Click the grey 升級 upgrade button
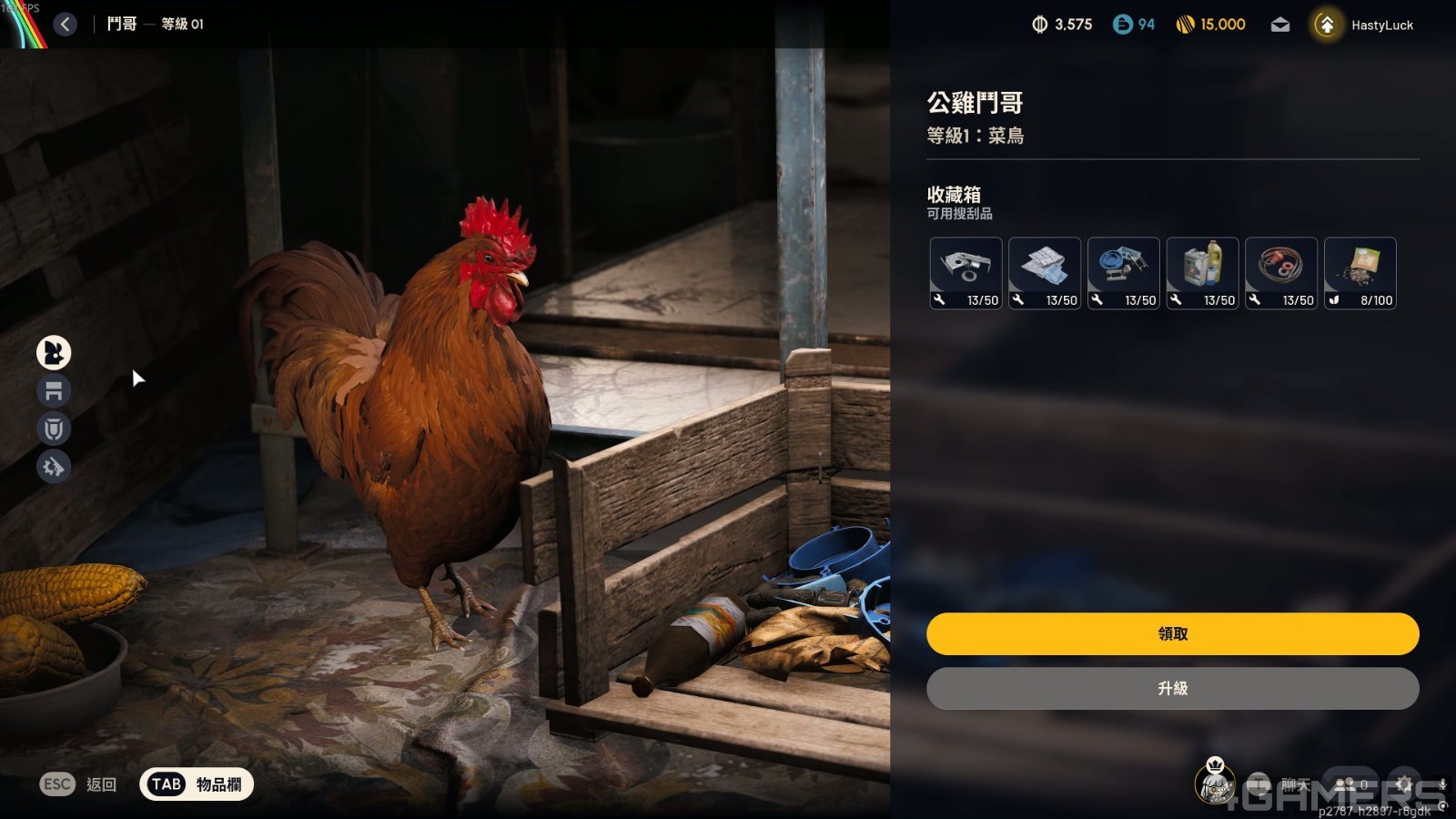This screenshot has height=819, width=1456. [1172, 689]
